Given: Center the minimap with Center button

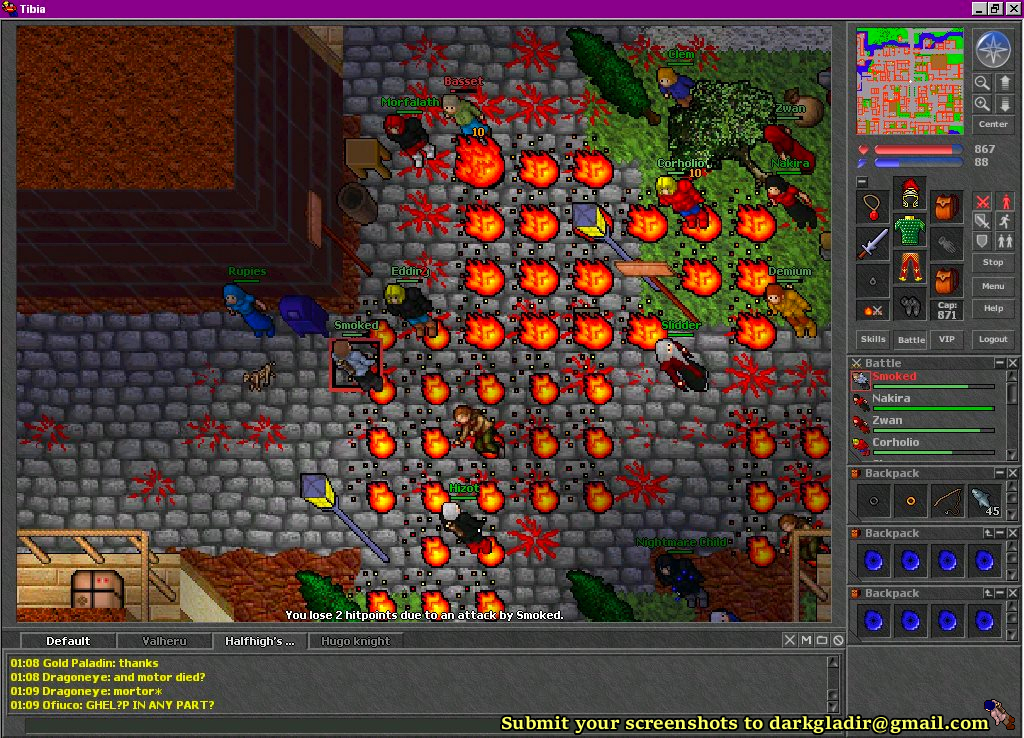Looking at the screenshot, I should pos(993,124).
